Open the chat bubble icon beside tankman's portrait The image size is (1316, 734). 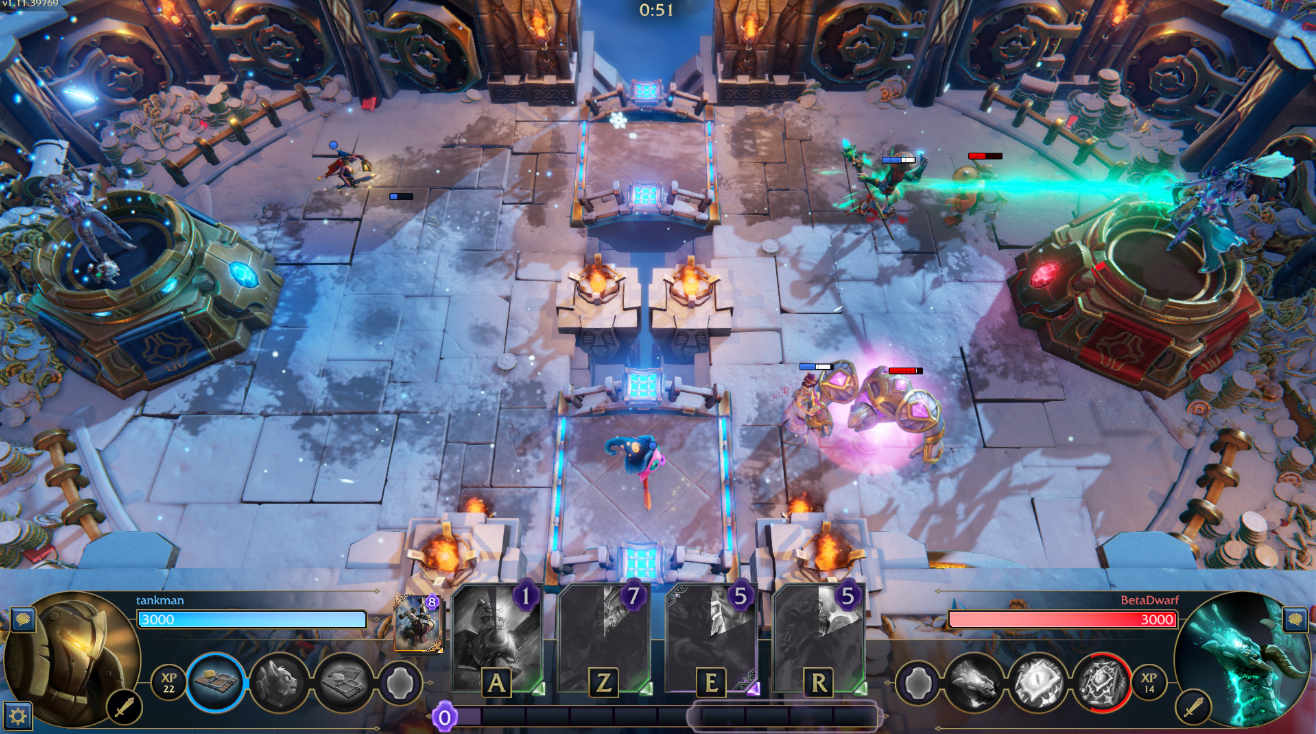point(24,621)
